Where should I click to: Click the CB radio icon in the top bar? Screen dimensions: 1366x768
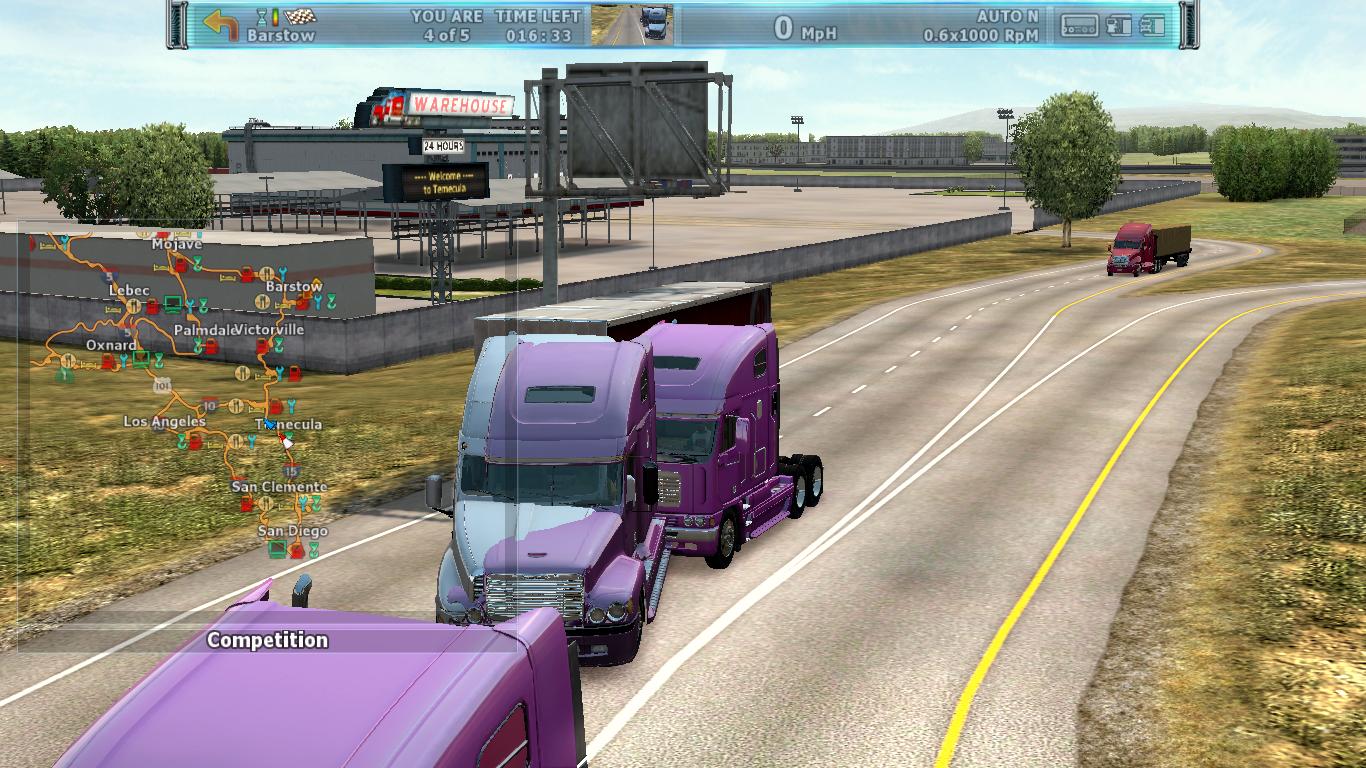1079,26
